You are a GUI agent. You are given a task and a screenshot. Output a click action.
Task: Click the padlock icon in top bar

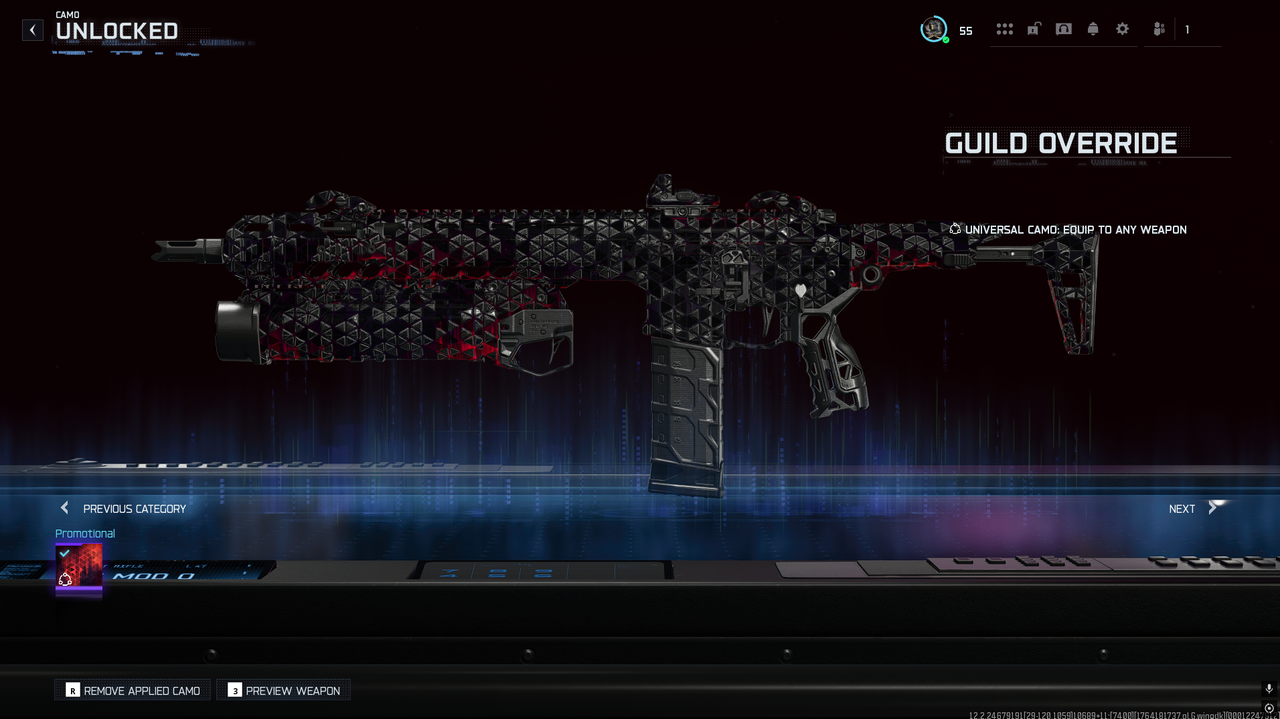pos(1033,29)
